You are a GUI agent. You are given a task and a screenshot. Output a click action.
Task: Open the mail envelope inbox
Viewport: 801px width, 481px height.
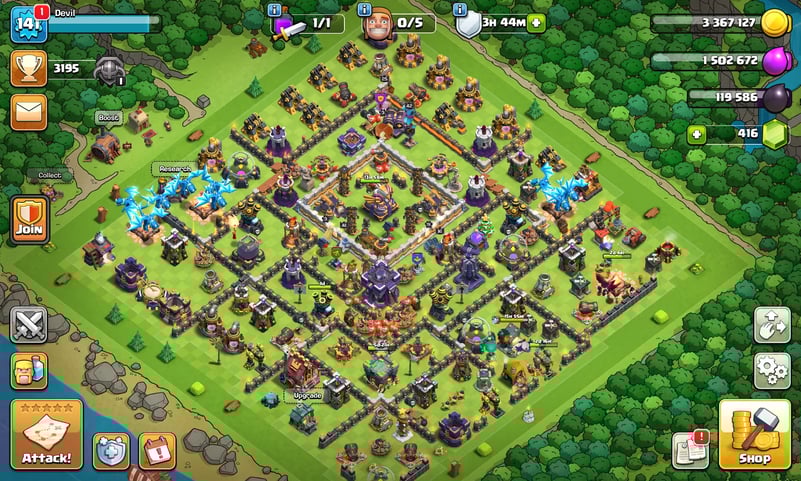point(29,111)
